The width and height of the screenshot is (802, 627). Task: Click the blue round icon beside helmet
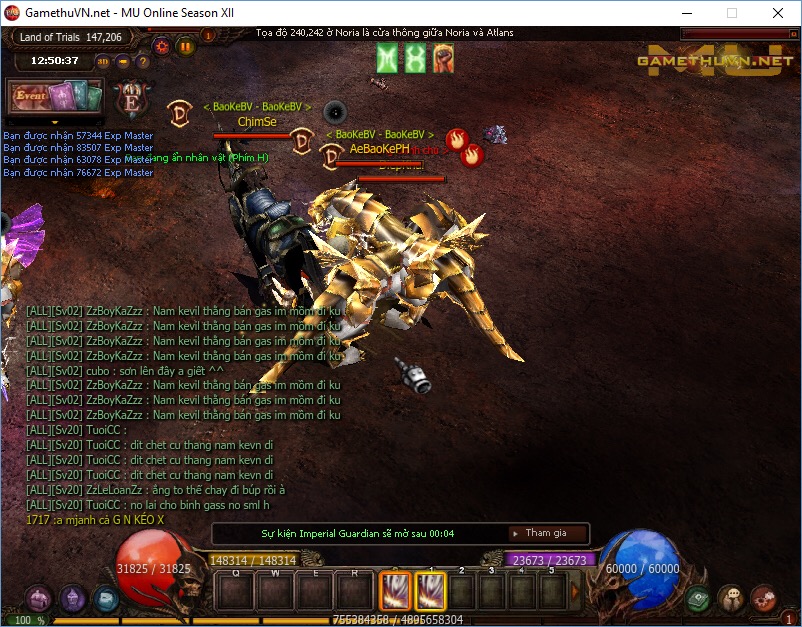click(105, 599)
